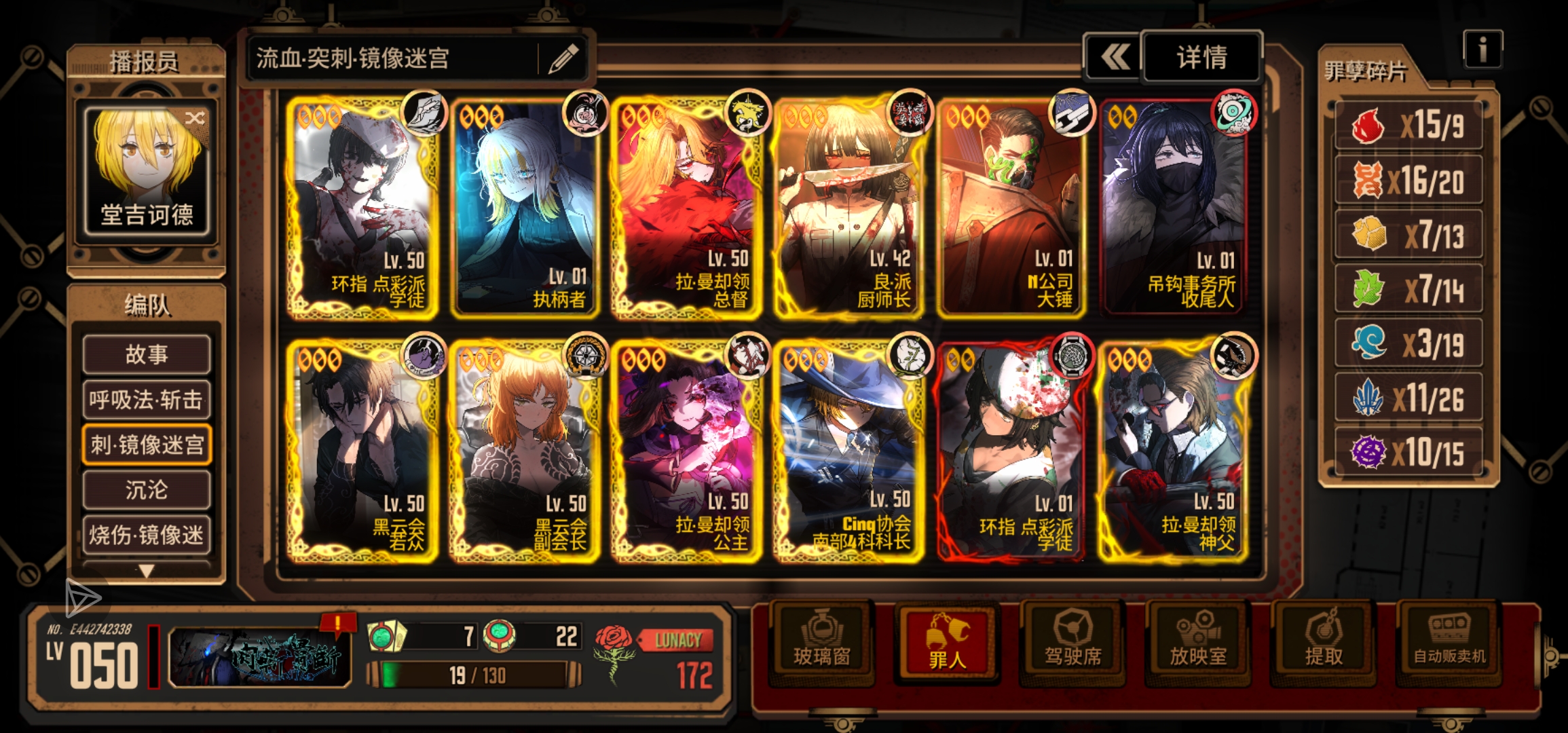1568x733 pixels.
Task: Click the double-arrow collapse button
Action: point(1114,57)
